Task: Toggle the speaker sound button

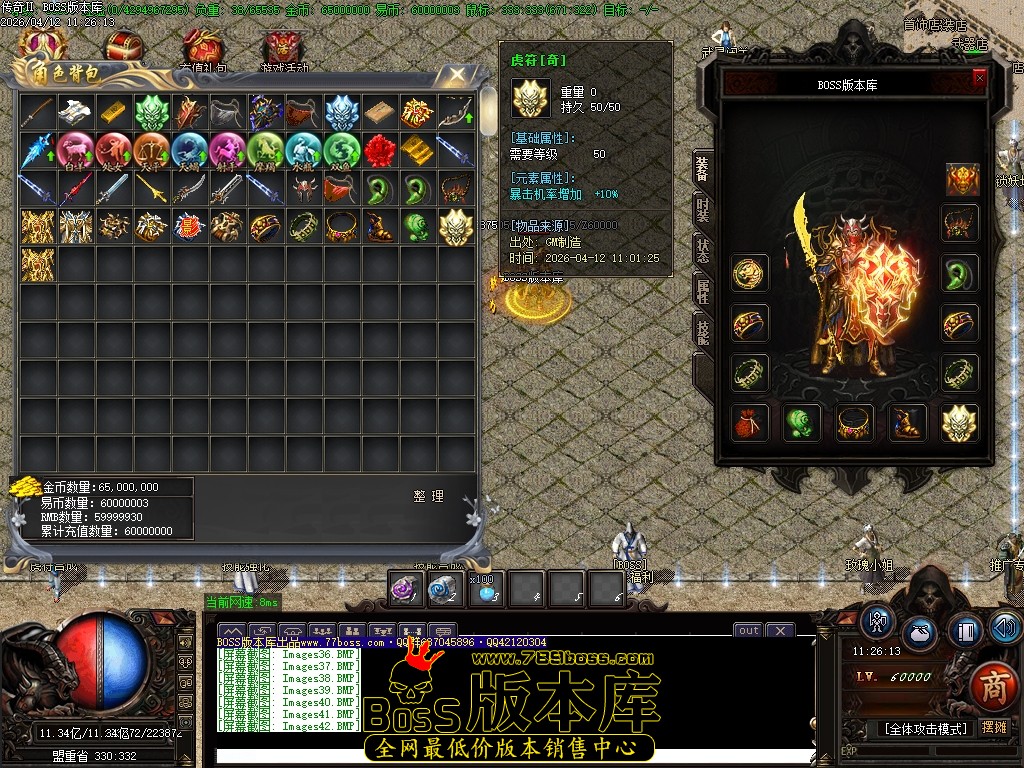Action: point(1006,628)
